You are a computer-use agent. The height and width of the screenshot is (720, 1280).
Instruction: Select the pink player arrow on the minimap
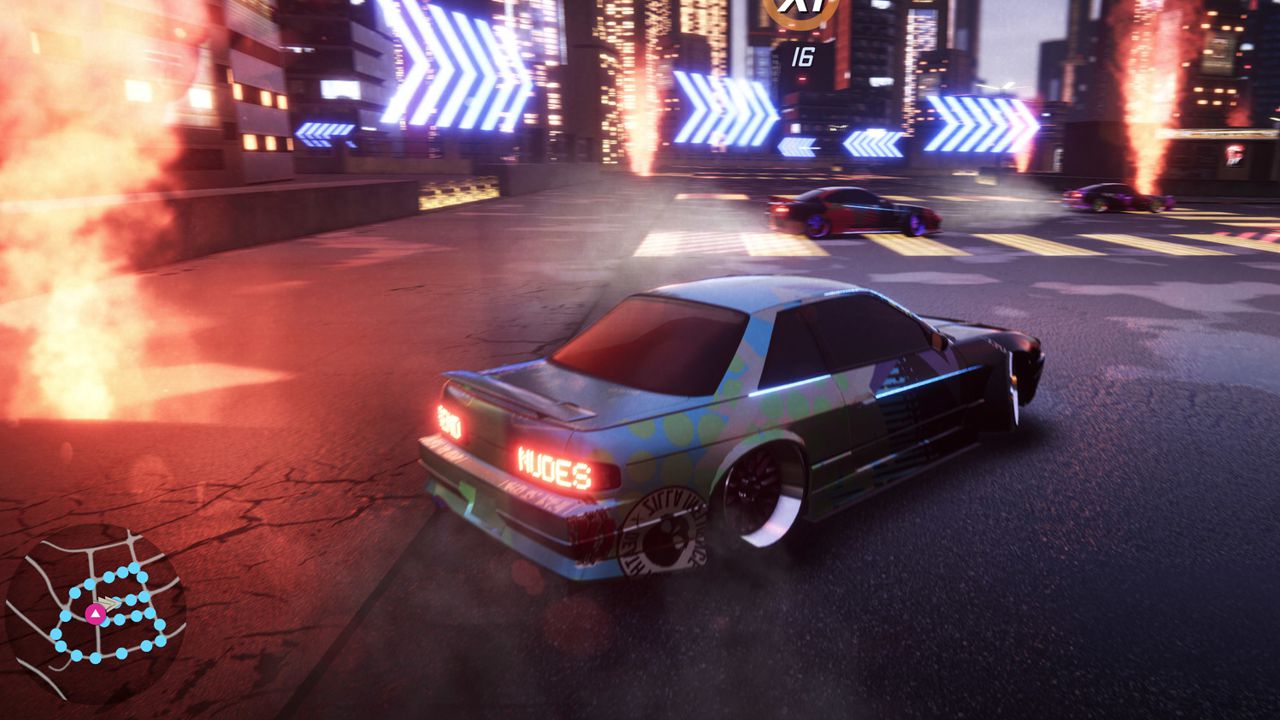point(94,614)
